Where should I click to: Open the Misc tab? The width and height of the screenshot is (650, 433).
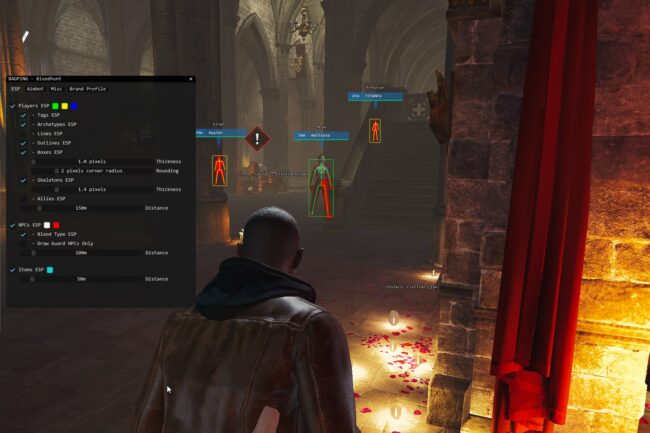click(x=57, y=89)
